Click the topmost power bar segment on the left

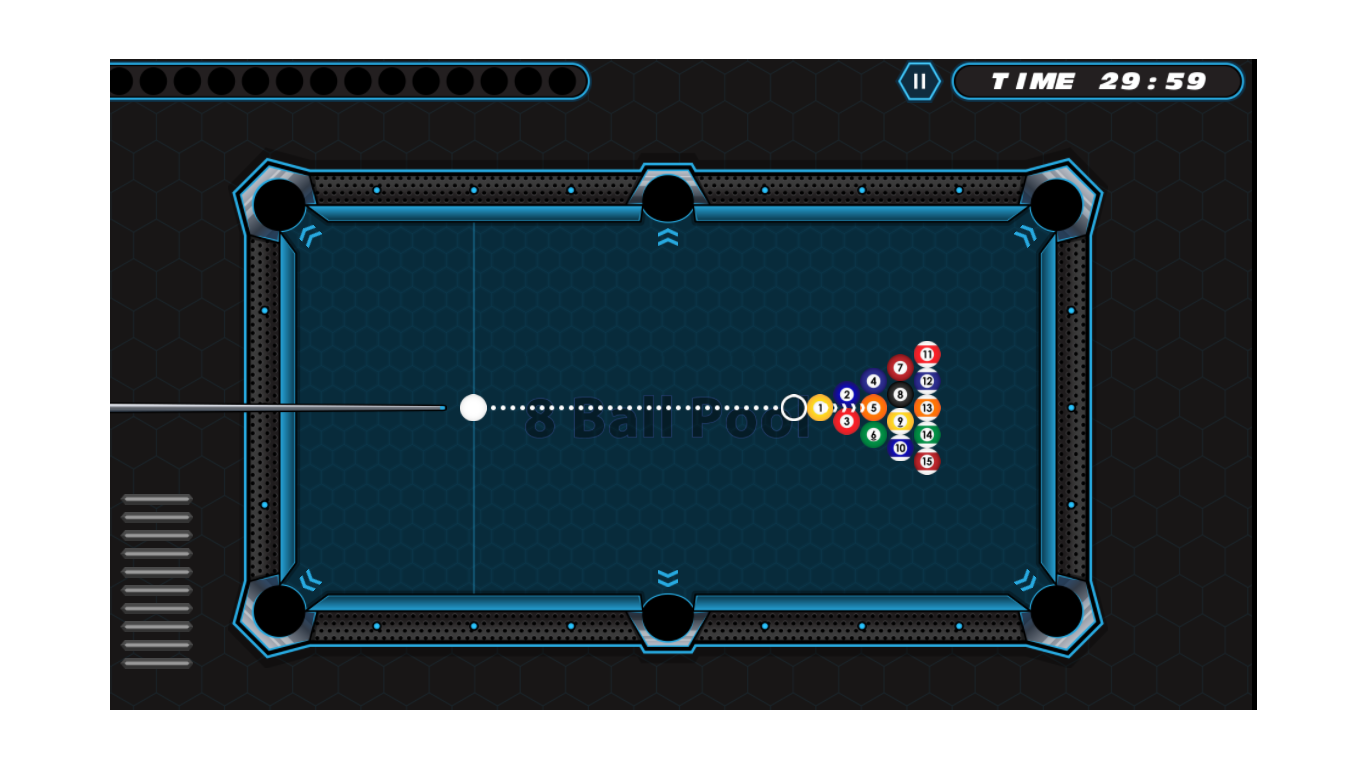pyautogui.click(x=156, y=499)
